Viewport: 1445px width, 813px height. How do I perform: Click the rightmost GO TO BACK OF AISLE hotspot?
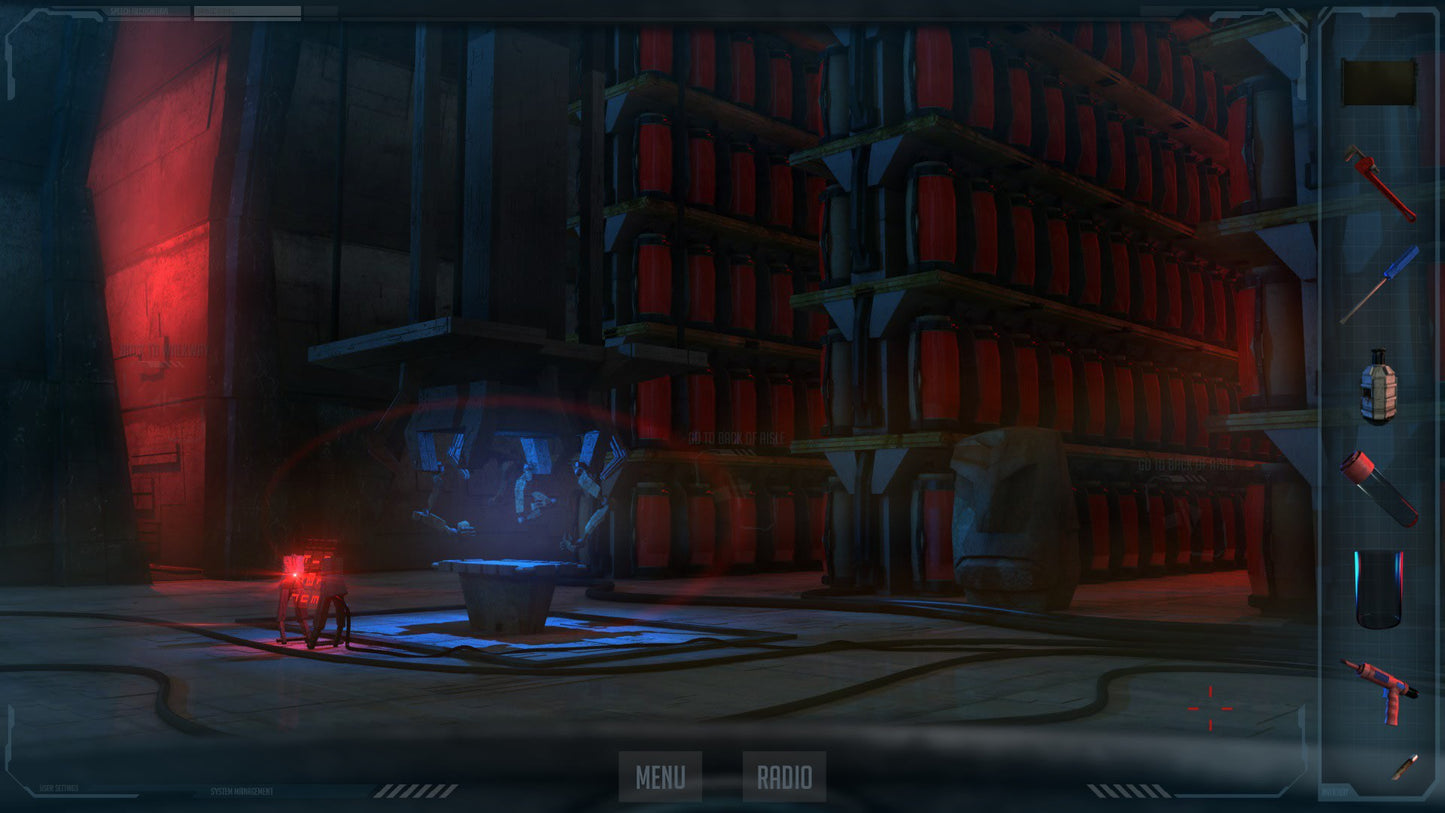(x=1185, y=464)
